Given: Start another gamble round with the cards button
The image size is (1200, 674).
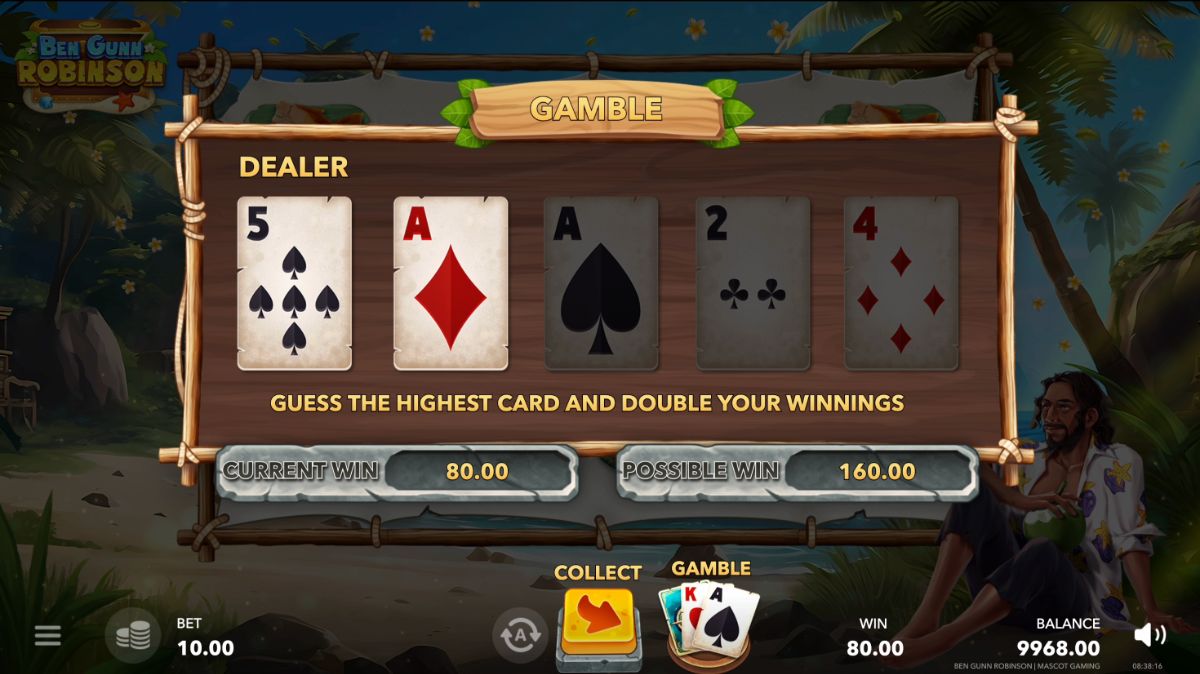Looking at the screenshot, I should click(709, 620).
